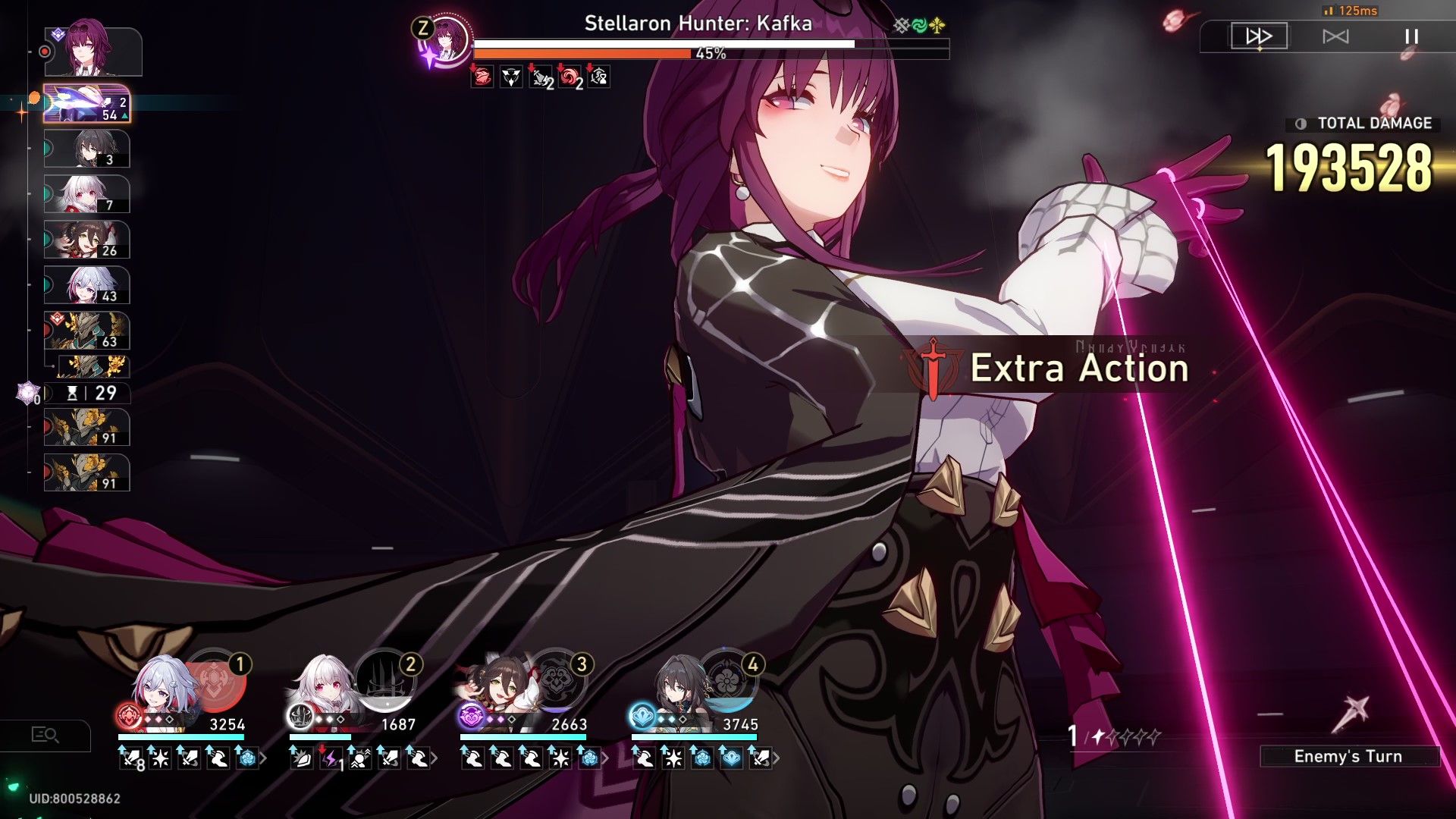Pause the battle
1456x819 pixels.
pos(1409,35)
